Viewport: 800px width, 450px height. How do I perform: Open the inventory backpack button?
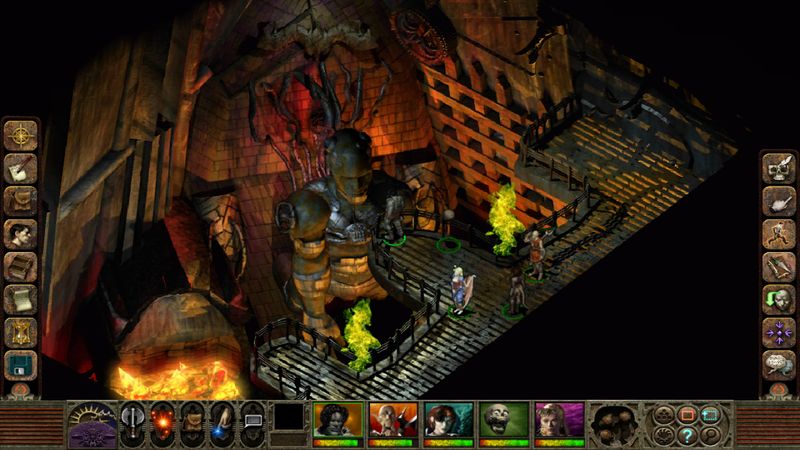click(20, 201)
